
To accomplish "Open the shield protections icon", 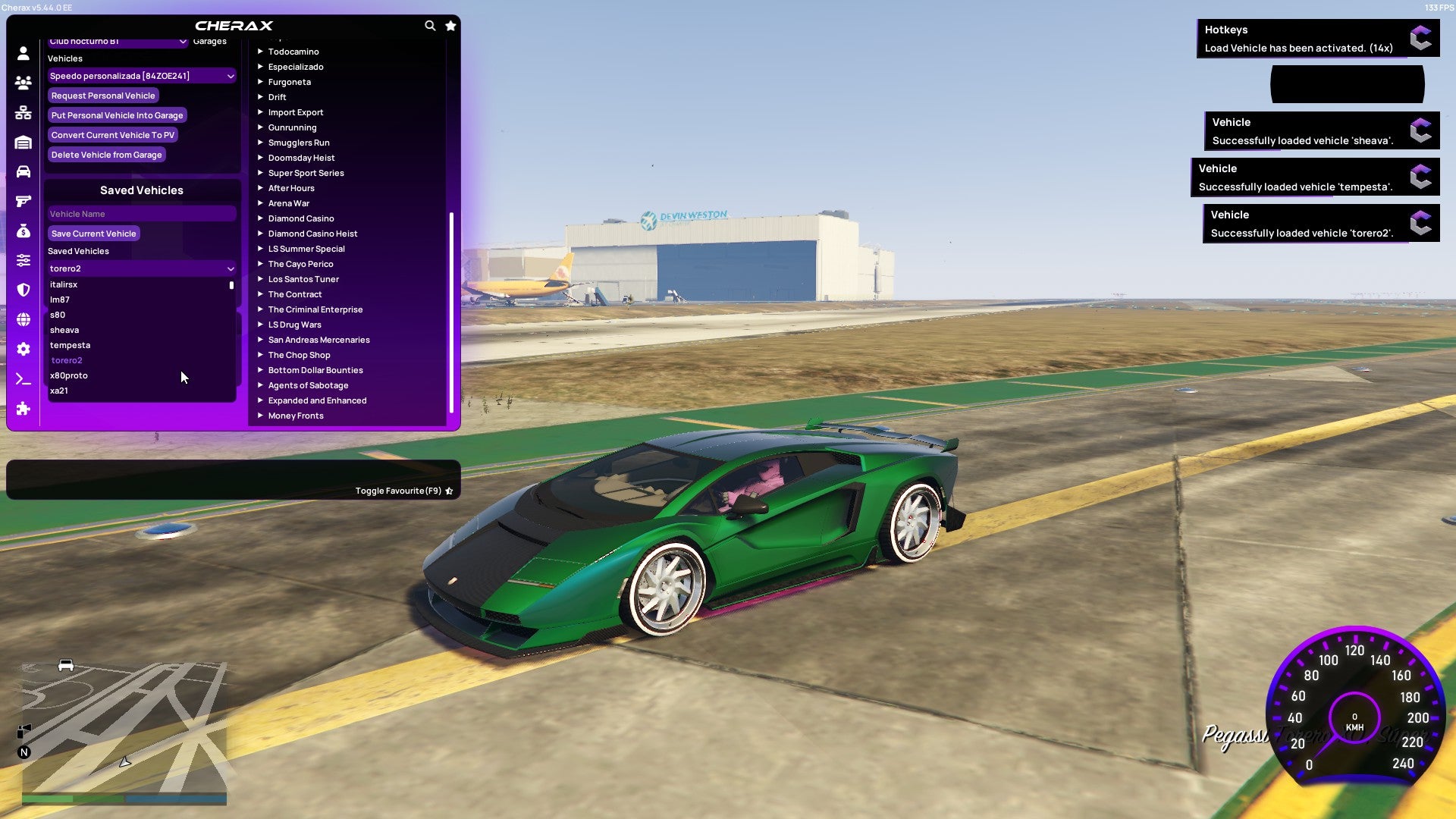I will tap(23, 289).
